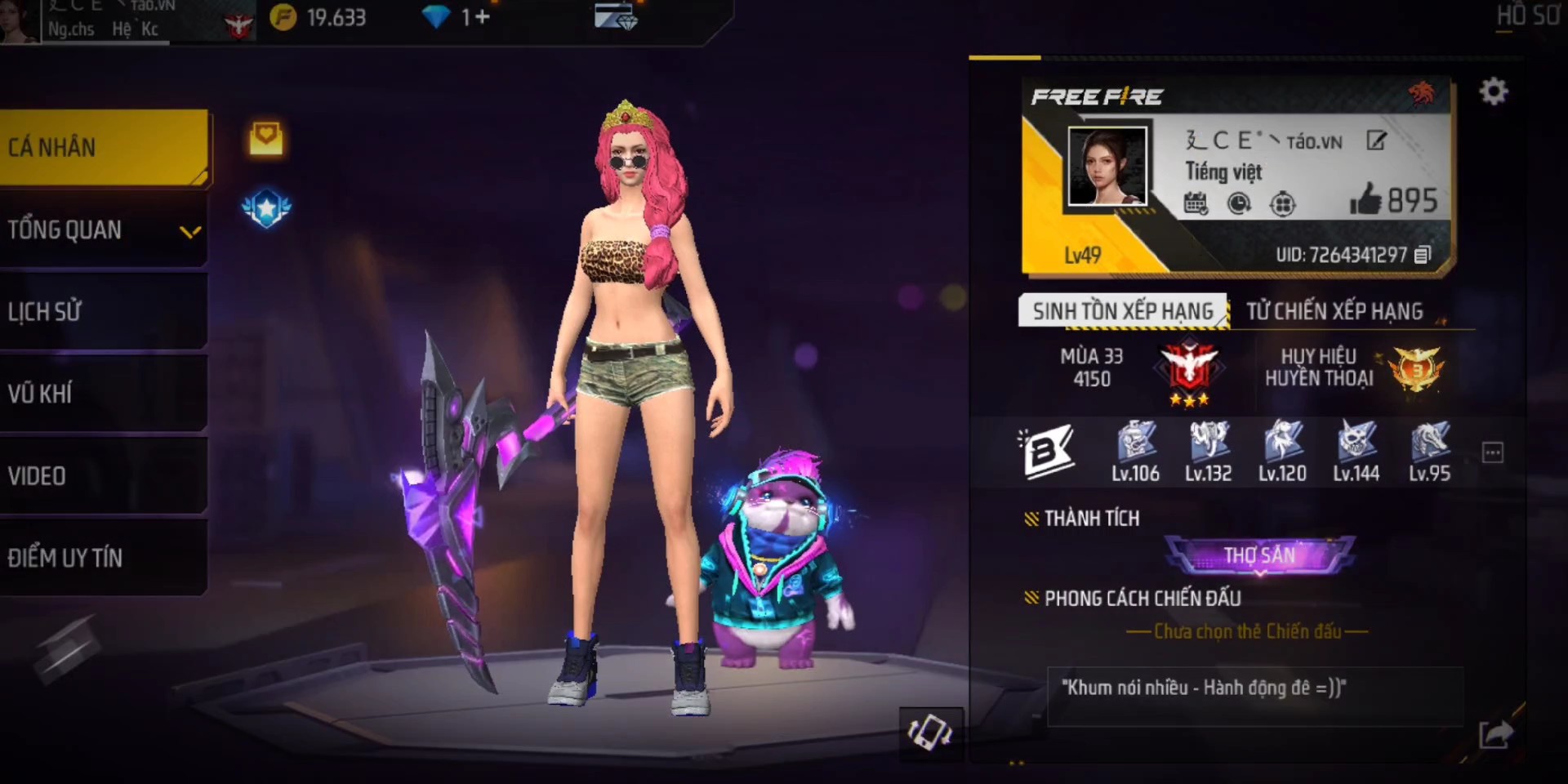1568x784 pixels.
Task: Rotate the character preview
Action: pos(930,732)
